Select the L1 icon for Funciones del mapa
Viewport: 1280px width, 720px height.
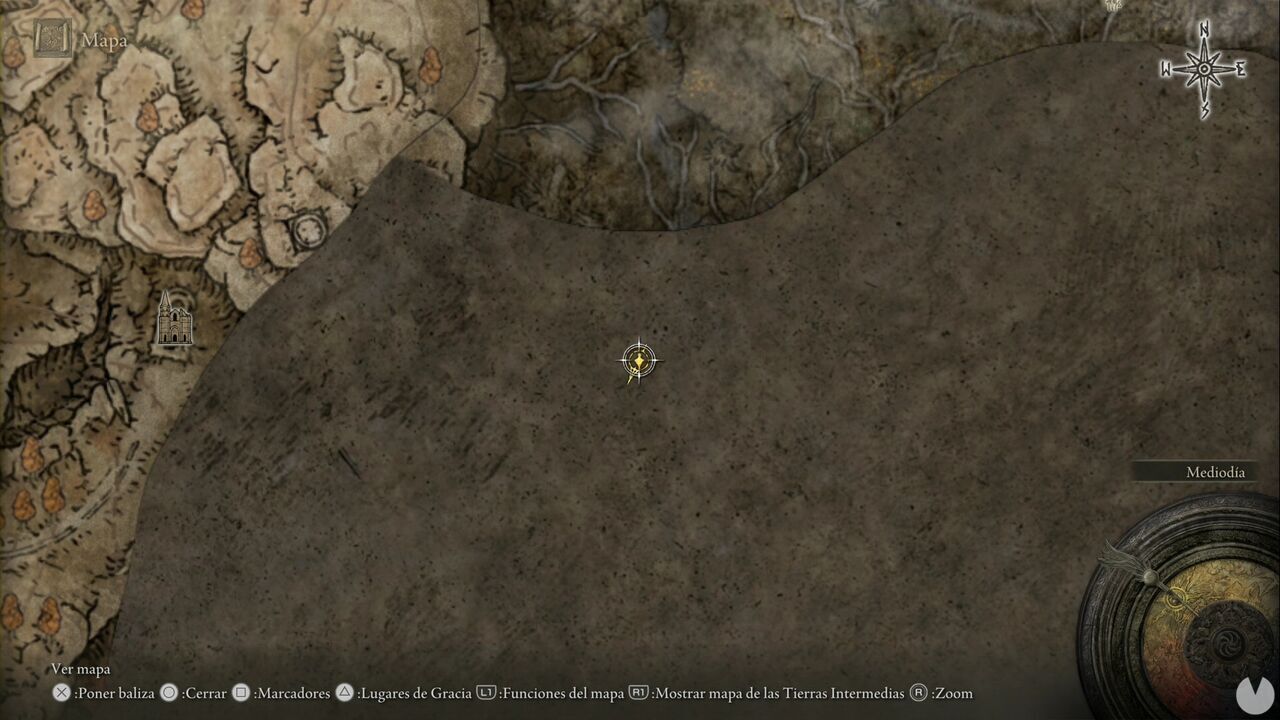[487, 692]
